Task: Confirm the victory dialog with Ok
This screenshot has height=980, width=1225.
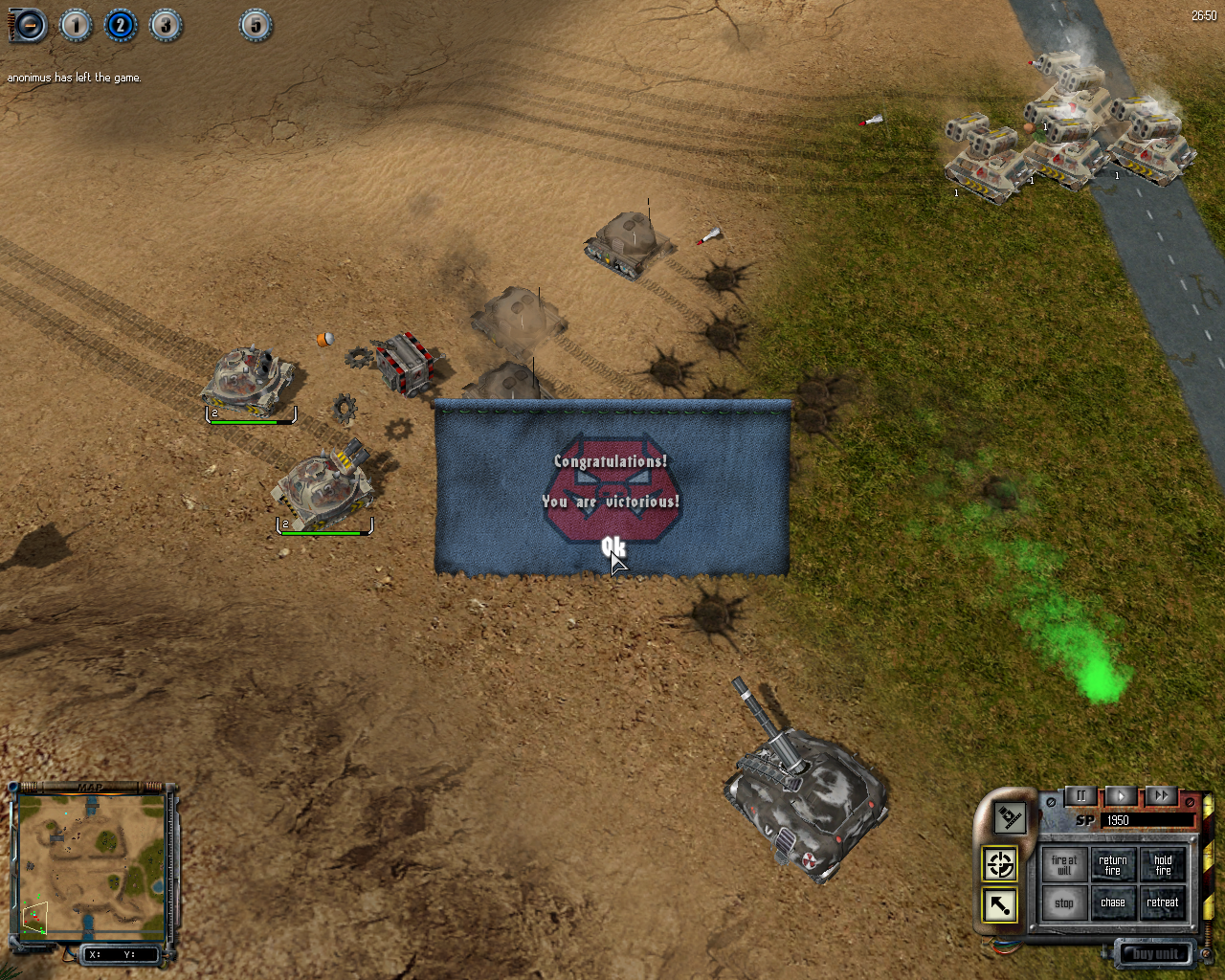Action: pos(612,547)
